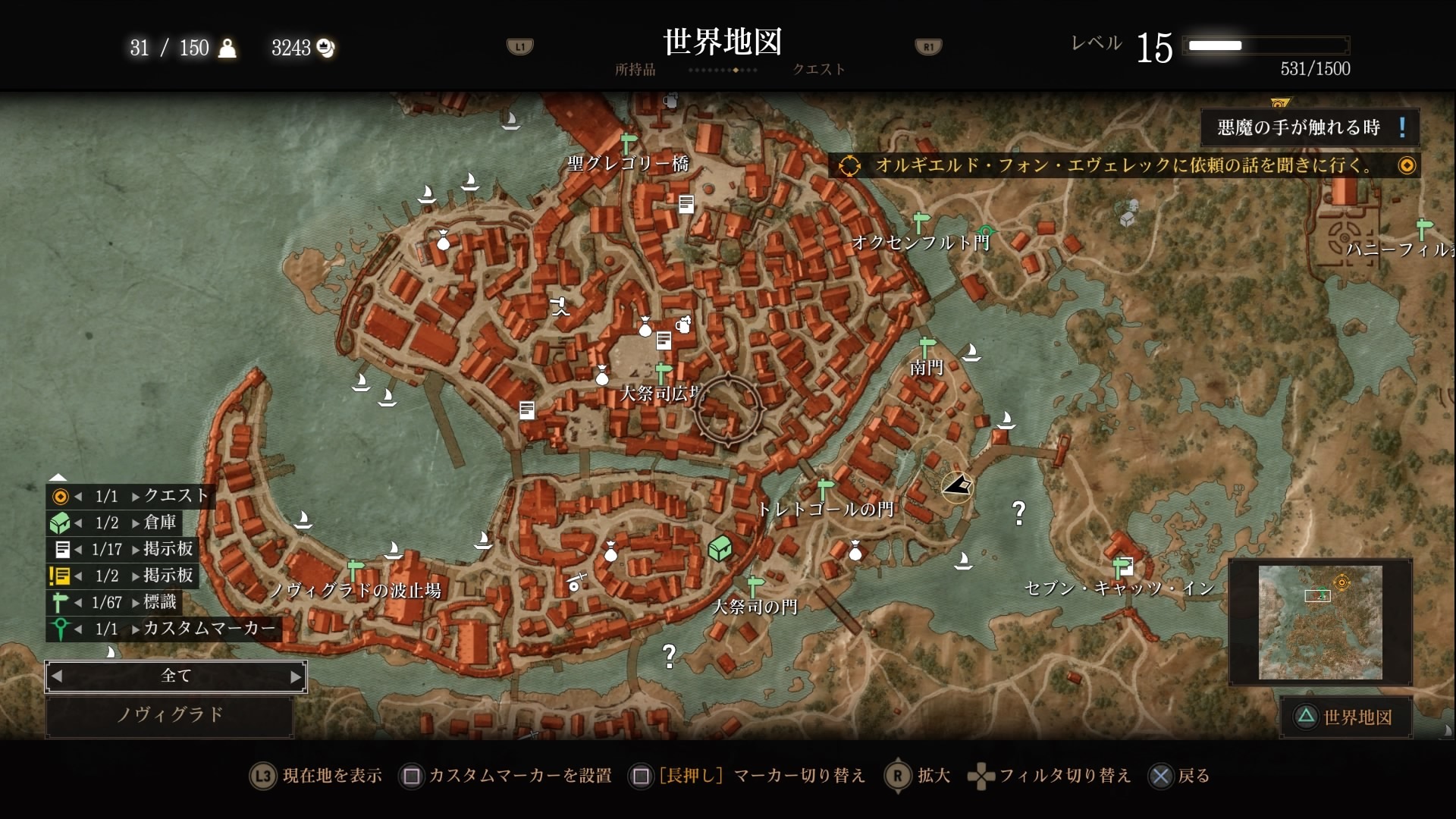Screen dimensions: 1456x819
Task: Switch to the 所持品 tab
Action: click(635, 69)
